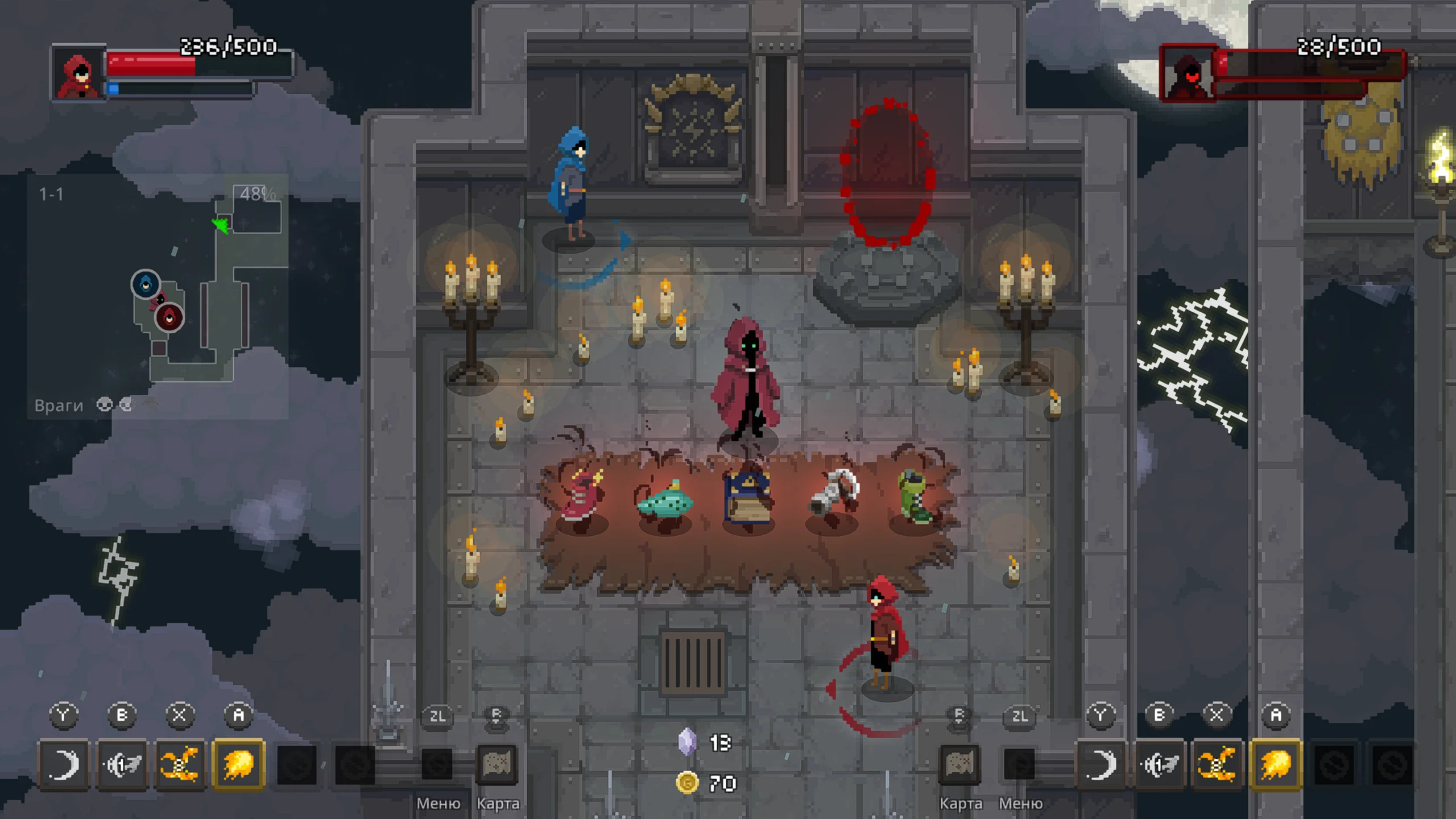Click the 236/500 player's red-hood portrait
The width and height of the screenshot is (1456, 819).
[x=78, y=72]
